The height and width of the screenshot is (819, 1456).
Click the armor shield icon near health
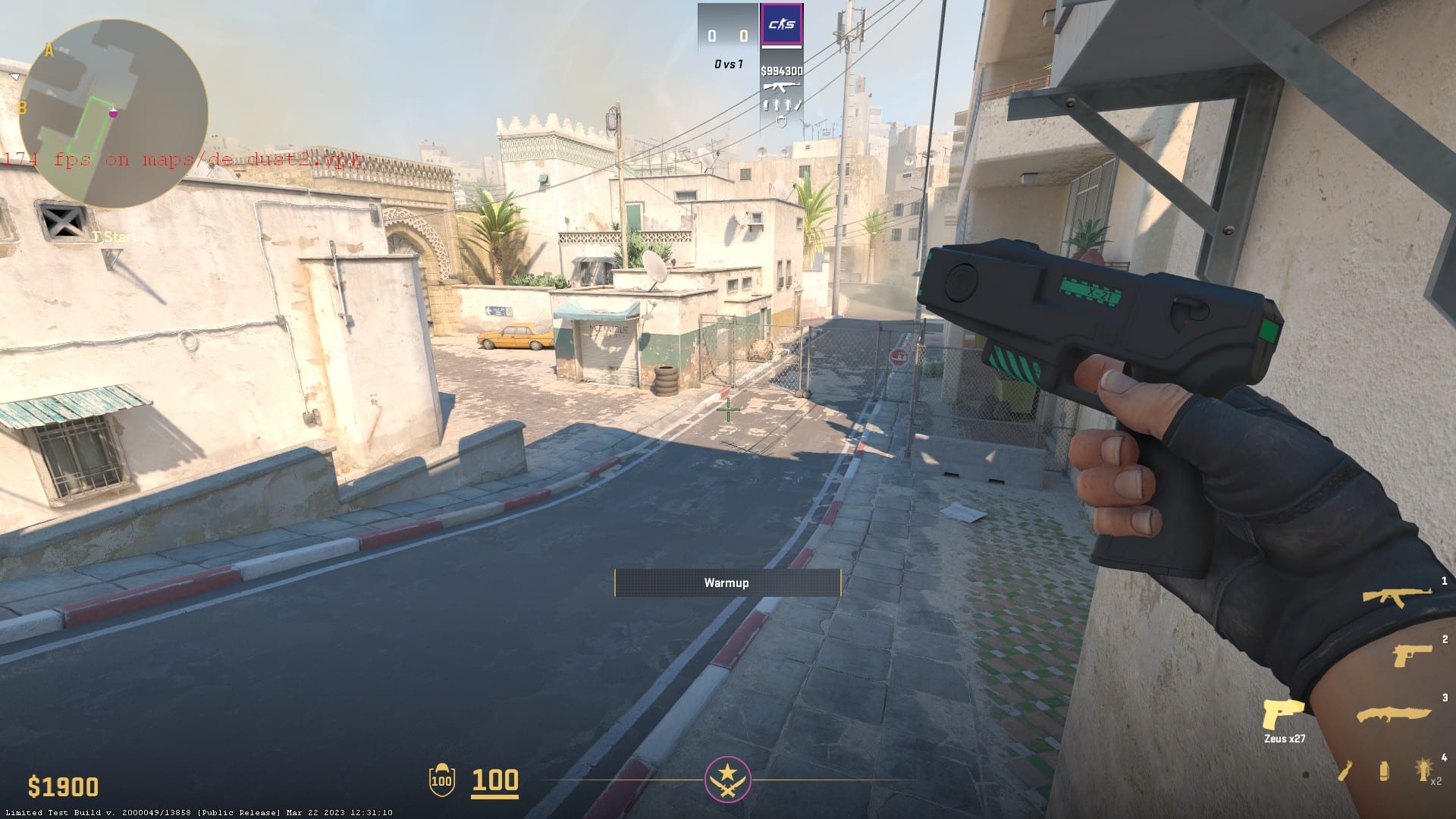[442, 781]
